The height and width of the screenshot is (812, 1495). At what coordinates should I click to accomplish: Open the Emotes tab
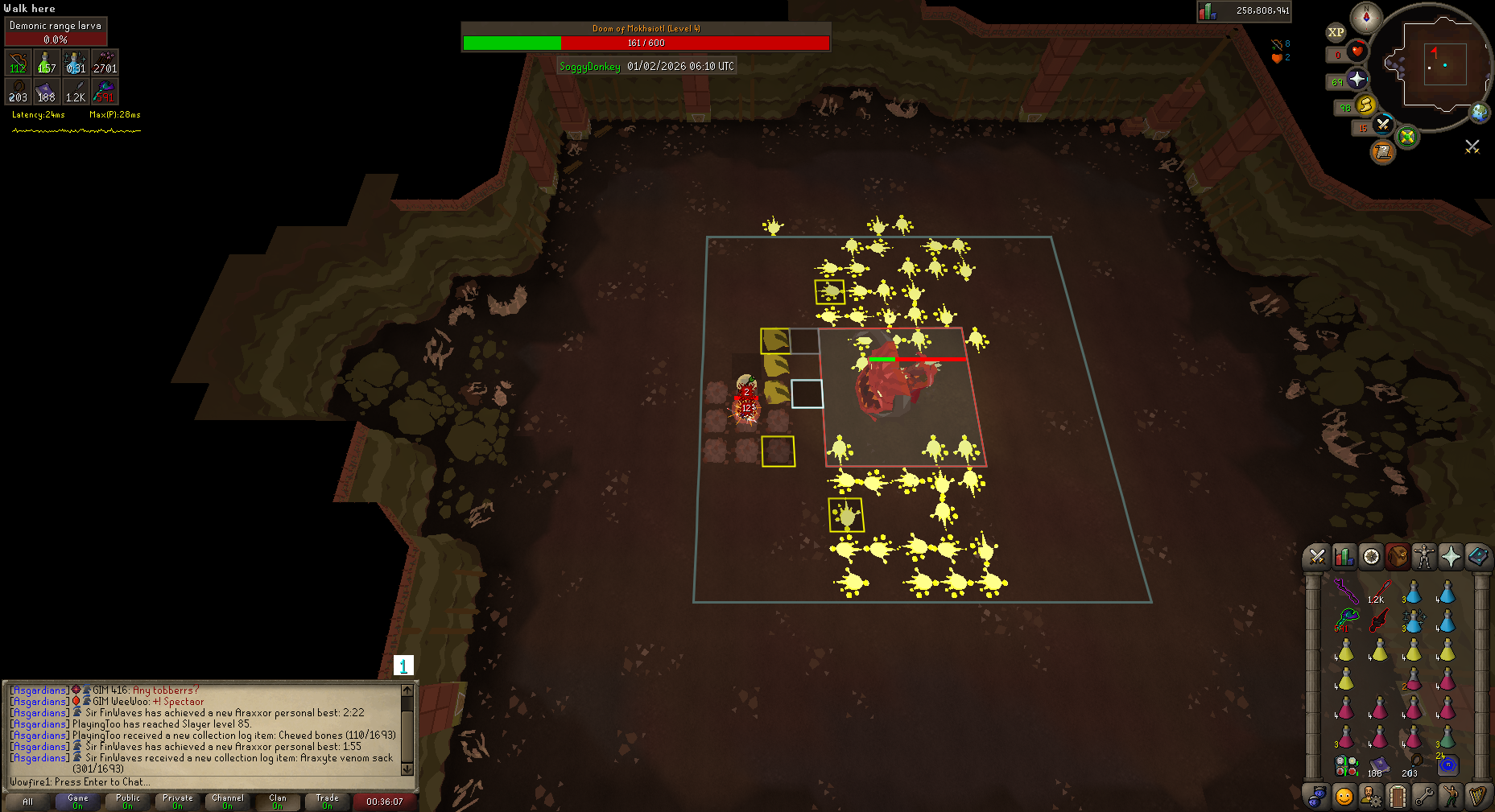(x=1451, y=796)
